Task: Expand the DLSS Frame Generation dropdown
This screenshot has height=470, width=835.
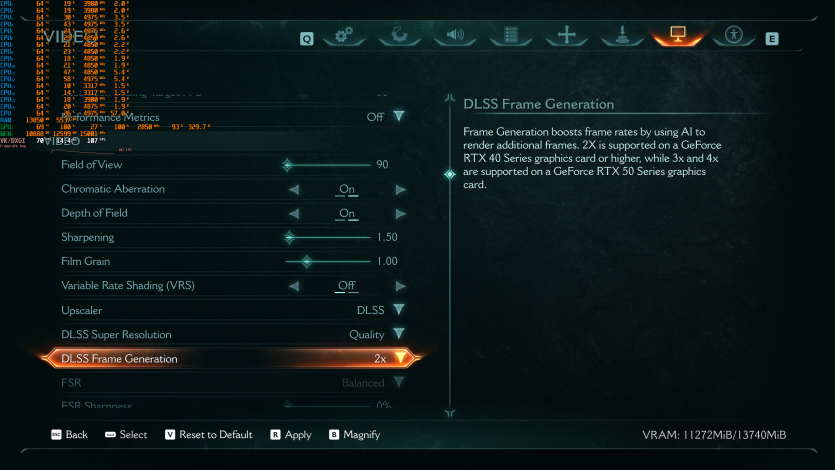Action: point(400,358)
